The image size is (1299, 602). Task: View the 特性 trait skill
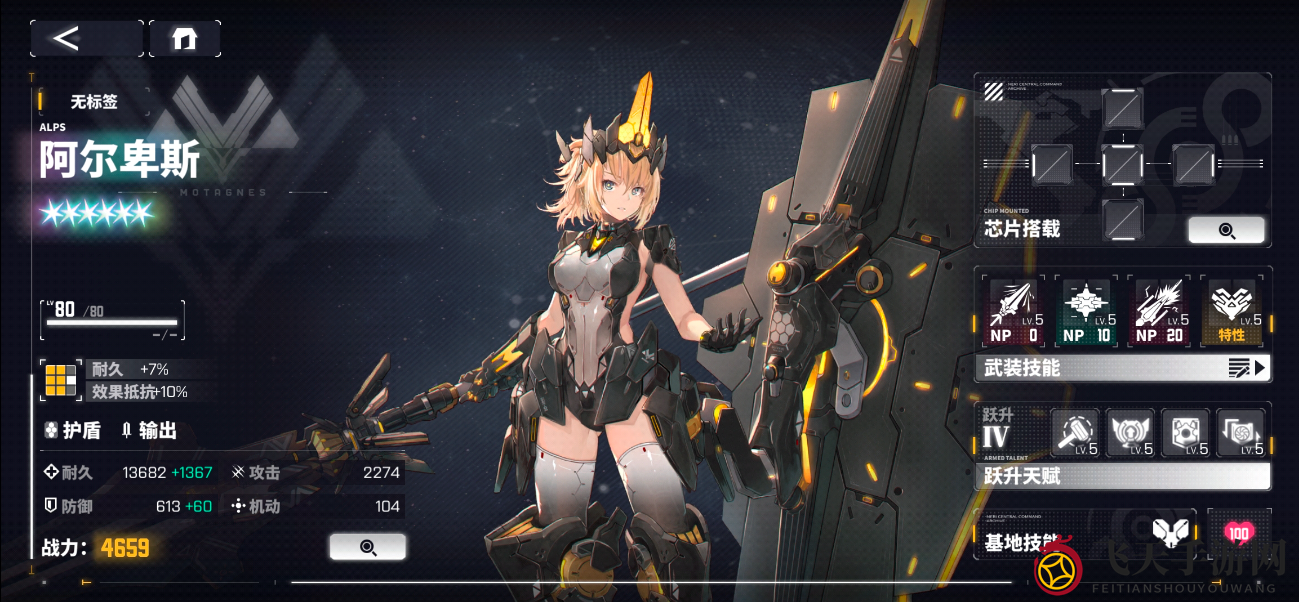coord(1232,311)
